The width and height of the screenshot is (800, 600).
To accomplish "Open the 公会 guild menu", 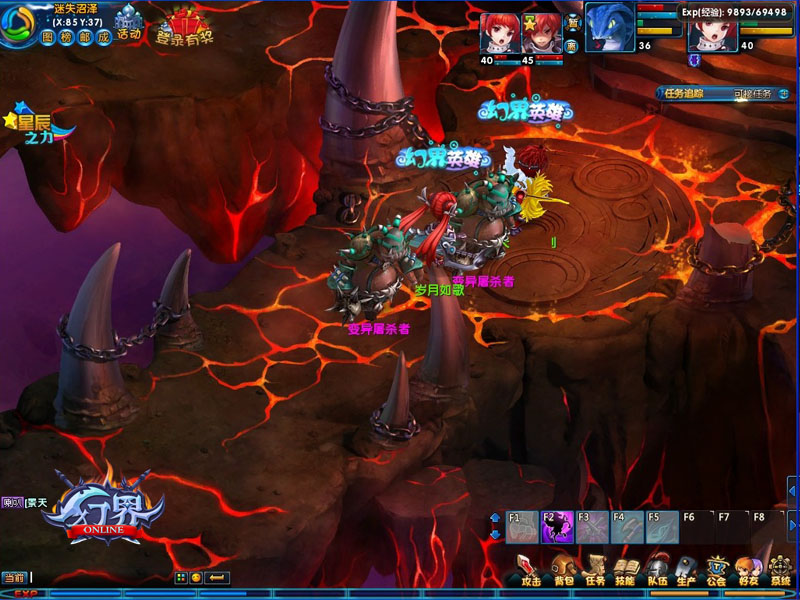I will (716, 571).
